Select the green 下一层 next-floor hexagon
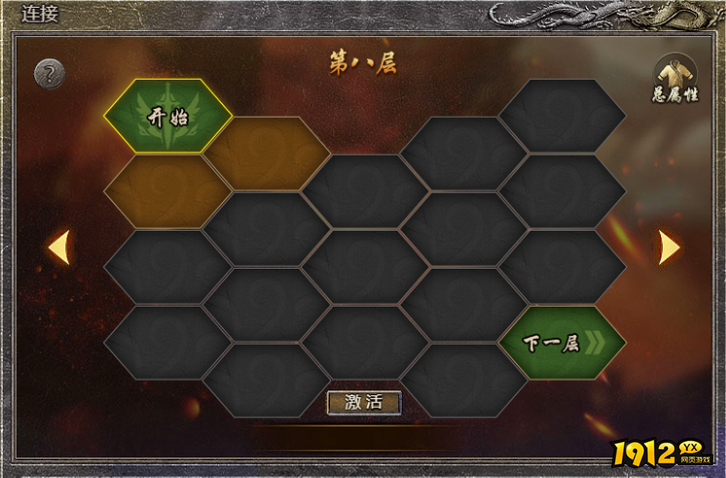The height and width of the screenshot is (478, 726). click(562, 343)
